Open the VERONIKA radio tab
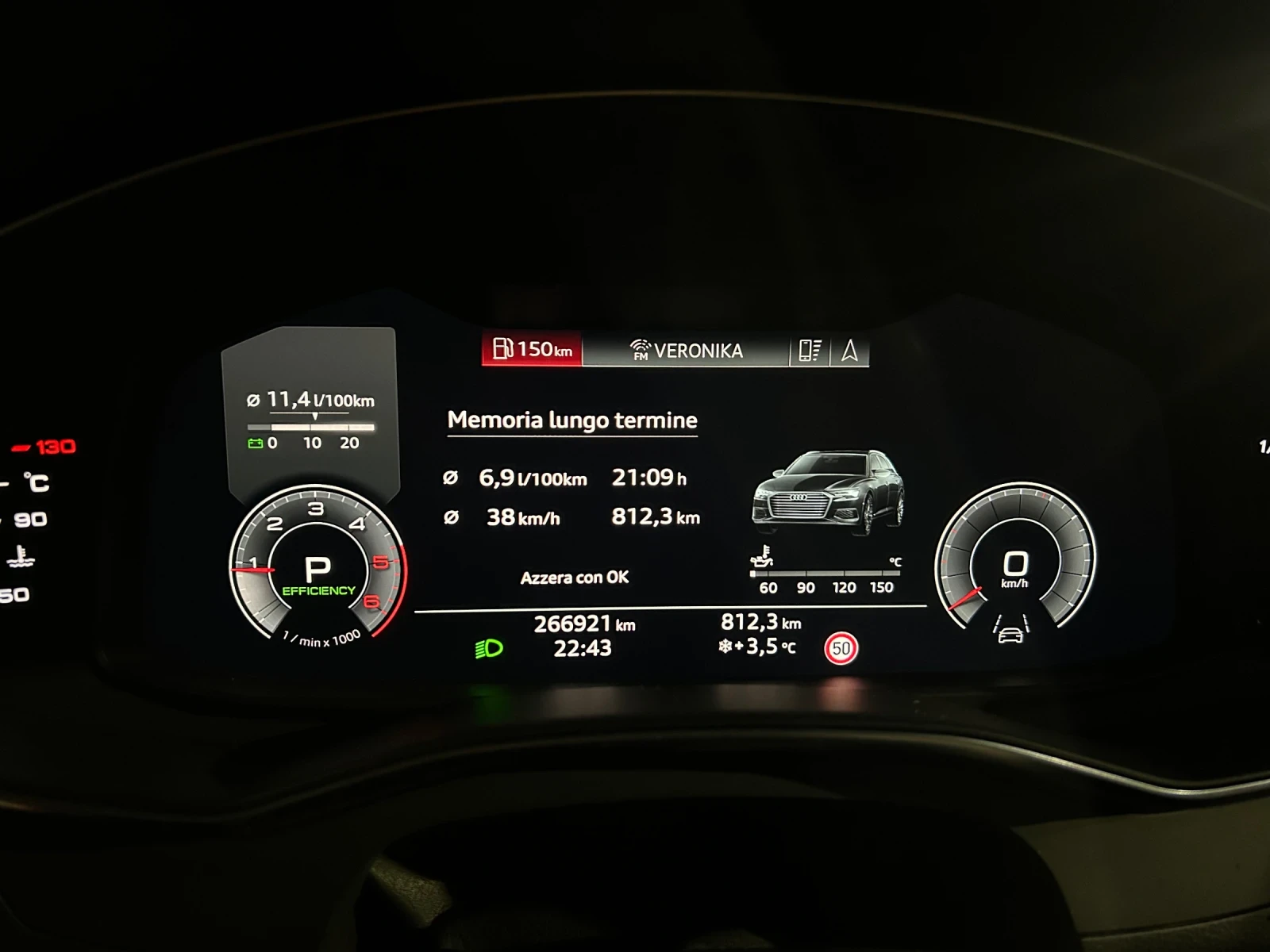 pyautogui.click(x=686, y=350)
